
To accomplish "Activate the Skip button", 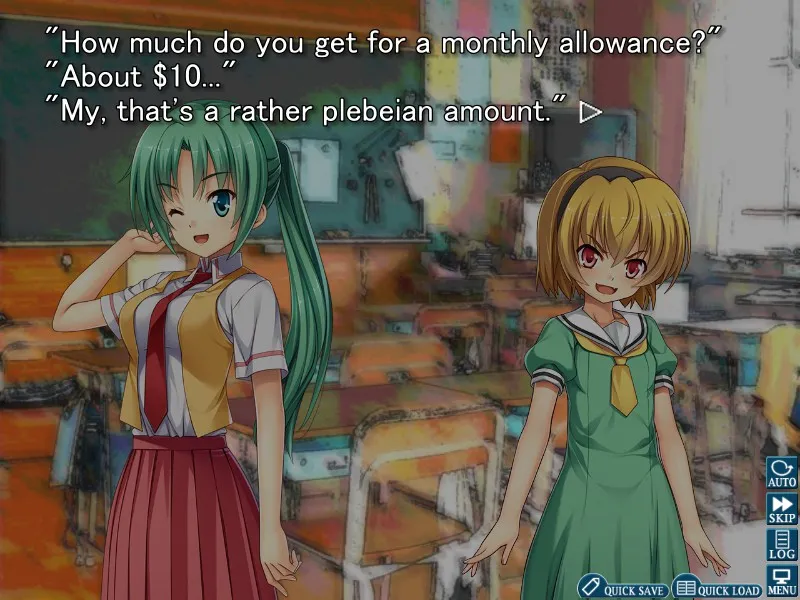I will (x=781, y=508).
